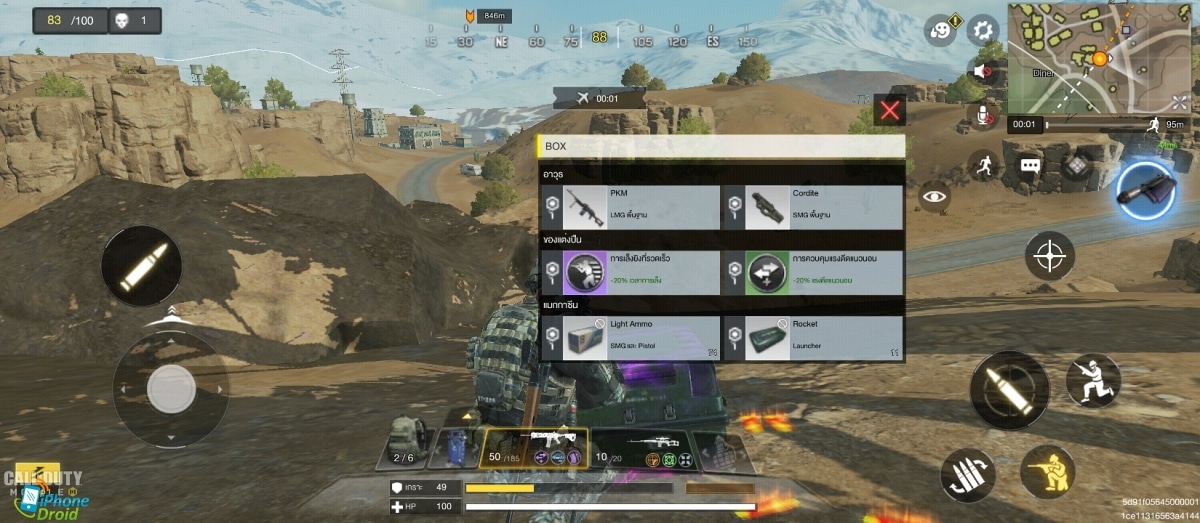This screenshot has height=523, width=1200.
Task: Toggle the yellow crouch stance button
Action: [1047, 471]
